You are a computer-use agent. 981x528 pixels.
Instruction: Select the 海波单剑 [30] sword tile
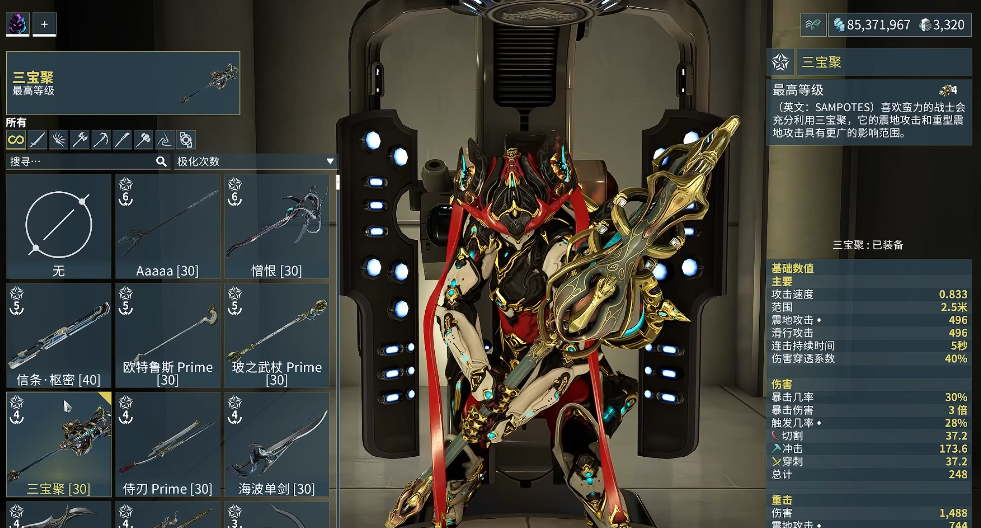tap(276, 444)
